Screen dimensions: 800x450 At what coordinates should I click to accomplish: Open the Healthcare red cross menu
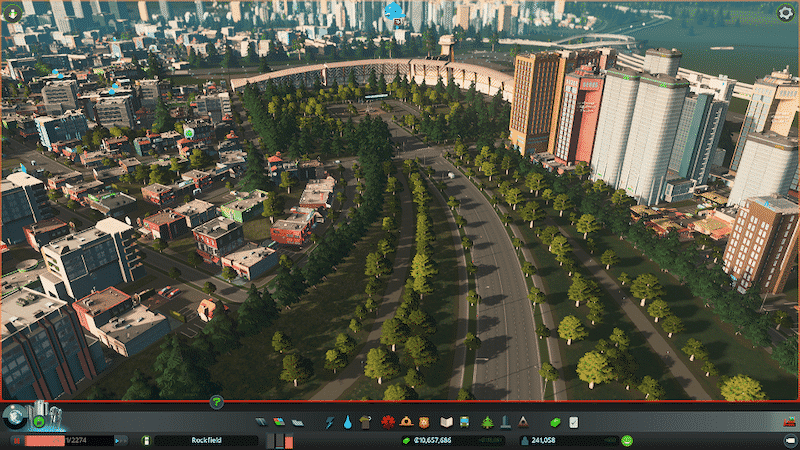click(x=388, y=422)
